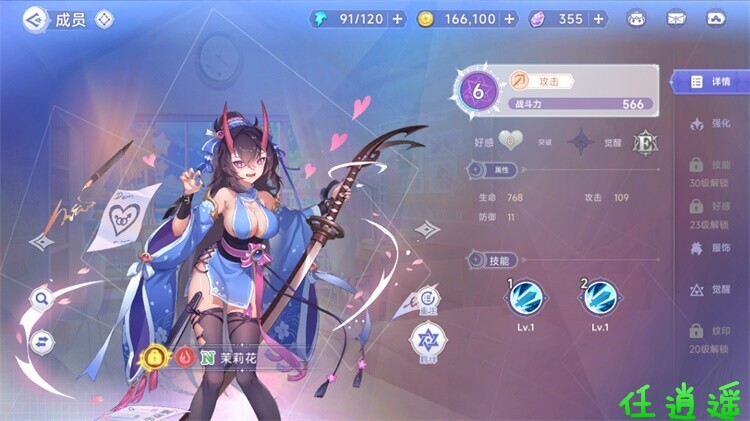Click the awakening rank E badge
This screenshot has height=421, width=750.
coord(645,142)
